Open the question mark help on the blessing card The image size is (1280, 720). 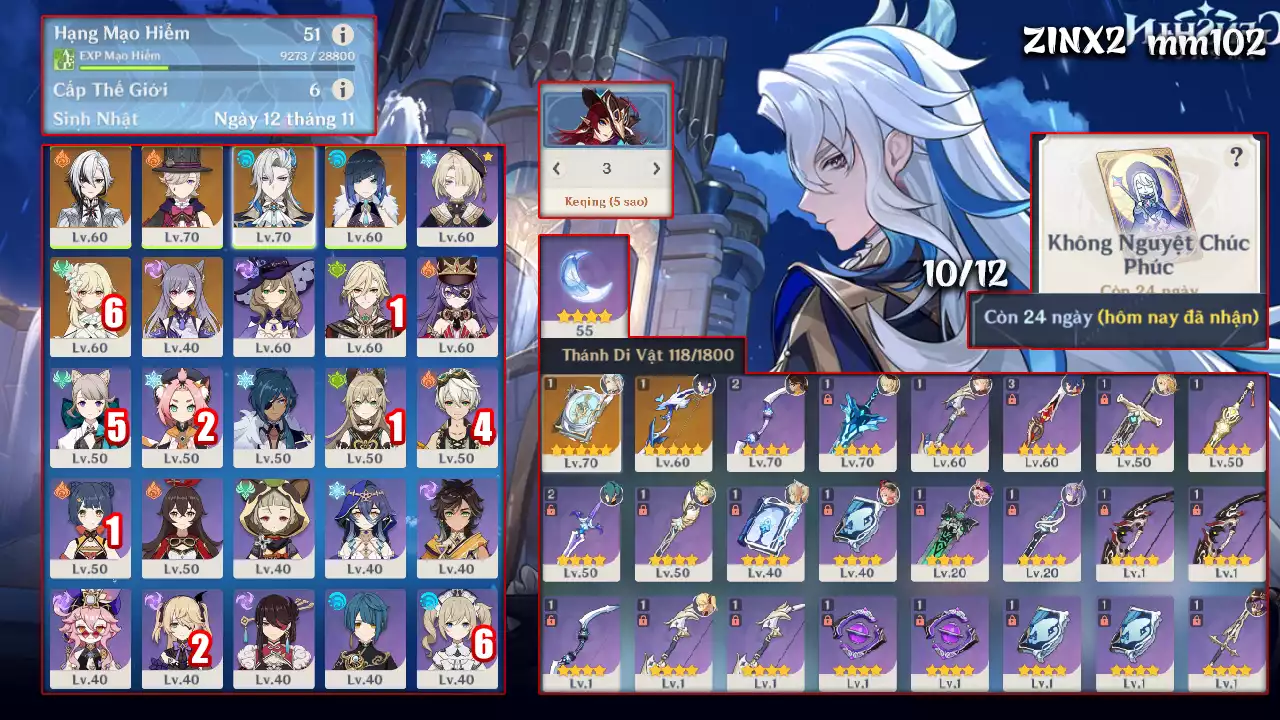tap(1237, 157)
